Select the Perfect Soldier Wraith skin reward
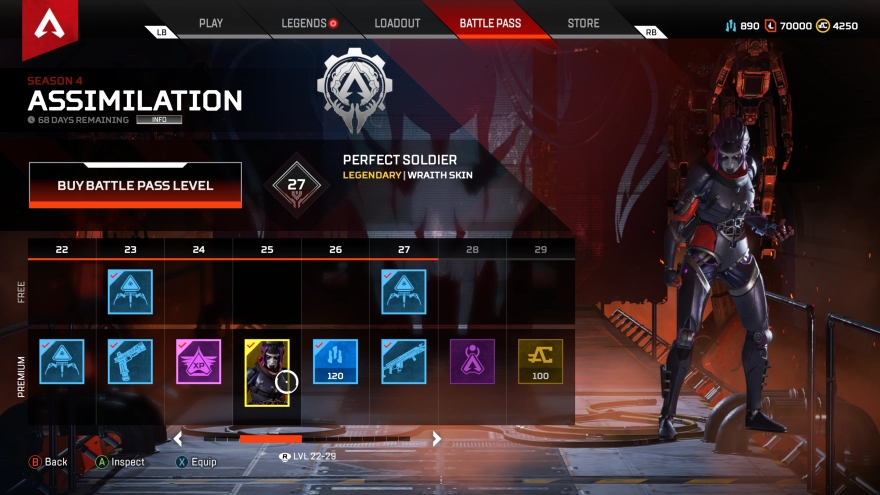 [267, 372]
